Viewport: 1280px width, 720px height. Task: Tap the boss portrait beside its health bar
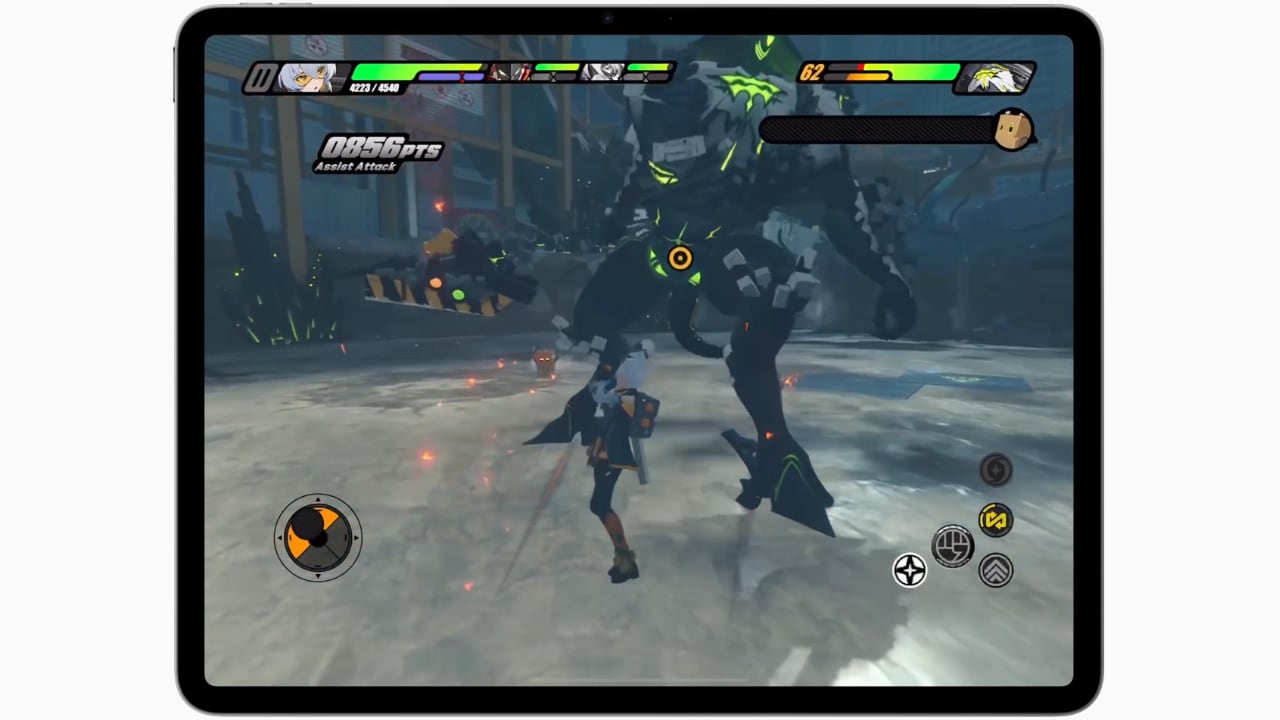click(995, 77)
